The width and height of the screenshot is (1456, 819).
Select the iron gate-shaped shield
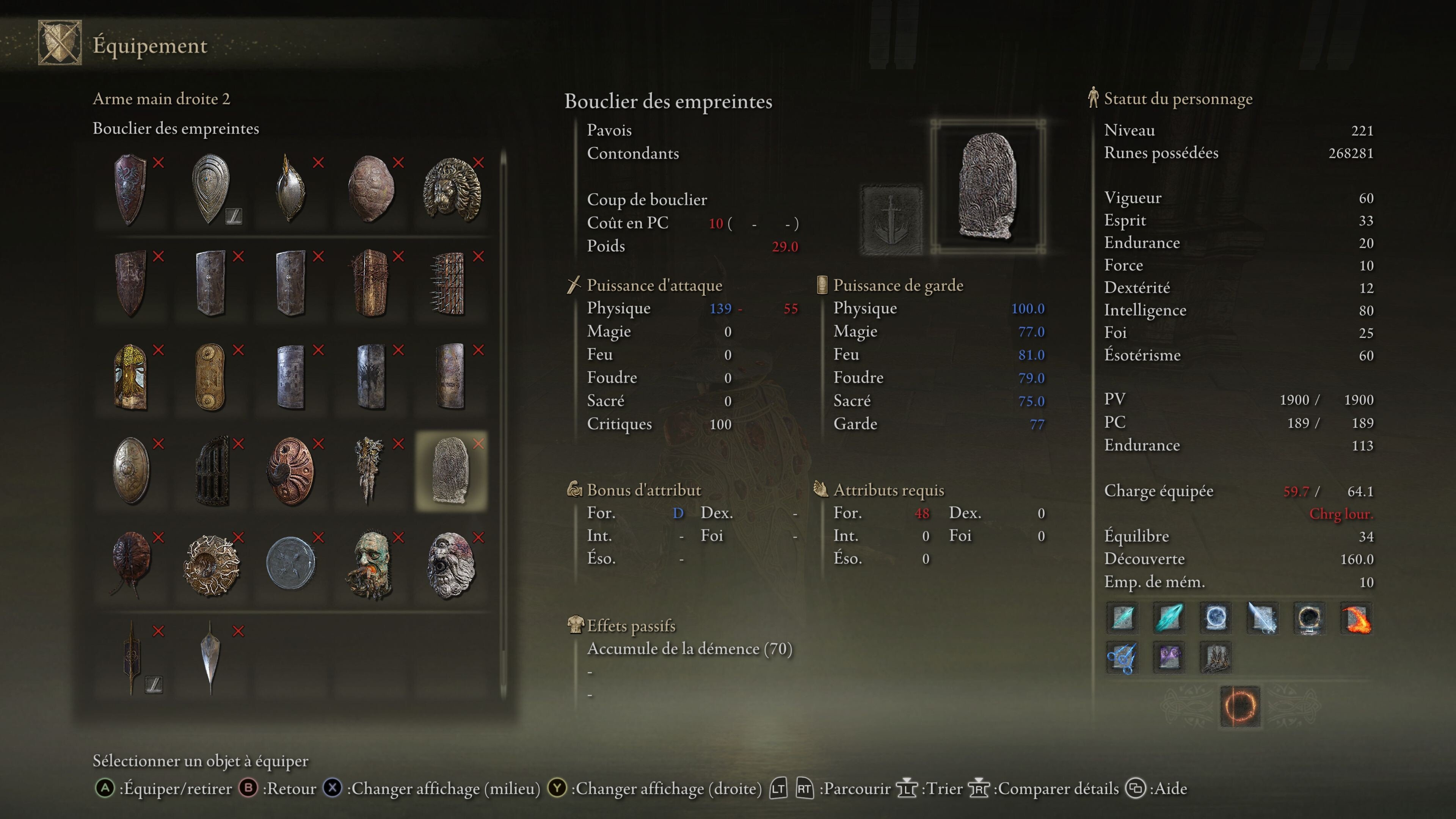click(211, 470)
